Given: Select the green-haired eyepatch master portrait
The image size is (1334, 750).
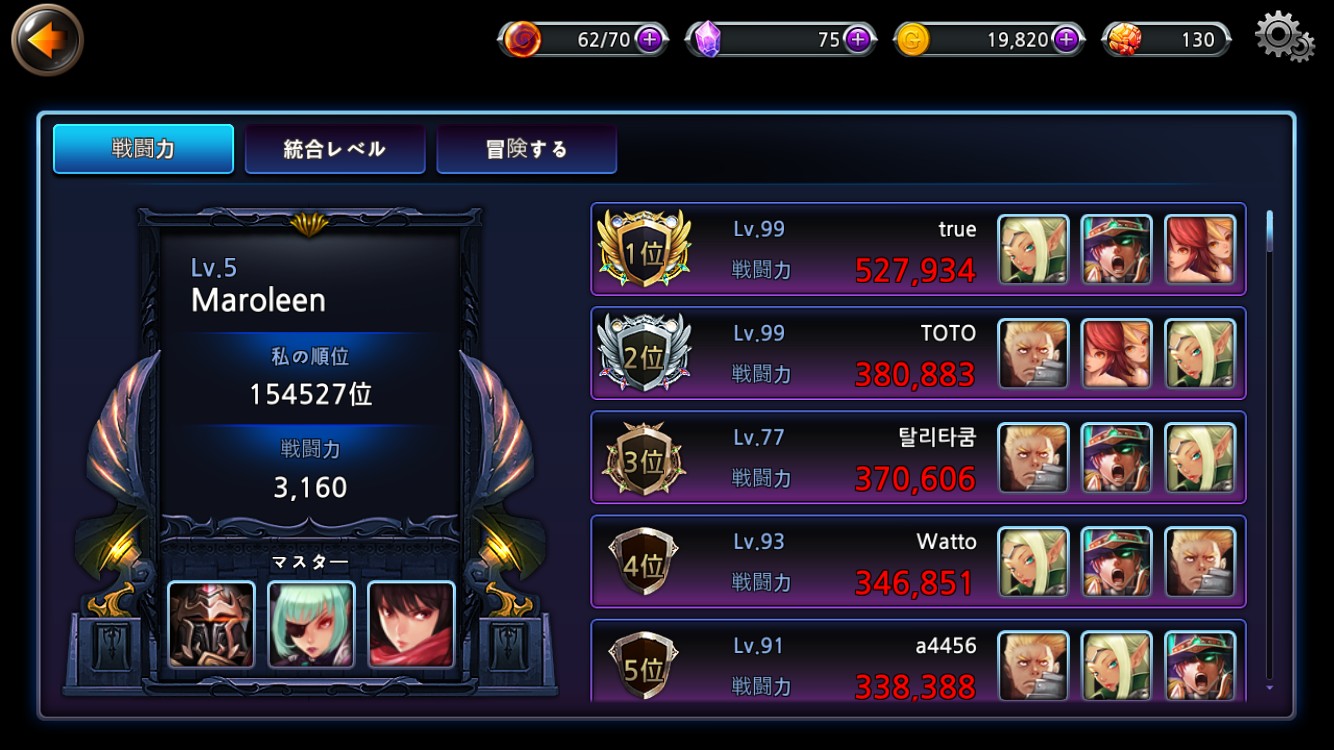Looking at the screenshot, I should (311, 624).
